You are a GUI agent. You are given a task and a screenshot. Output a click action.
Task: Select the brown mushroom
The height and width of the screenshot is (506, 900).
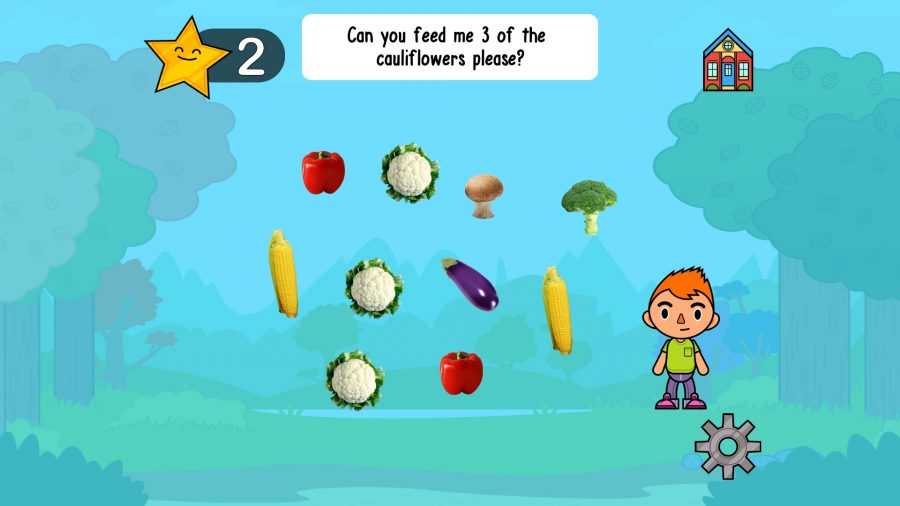[x=483, y=195]
